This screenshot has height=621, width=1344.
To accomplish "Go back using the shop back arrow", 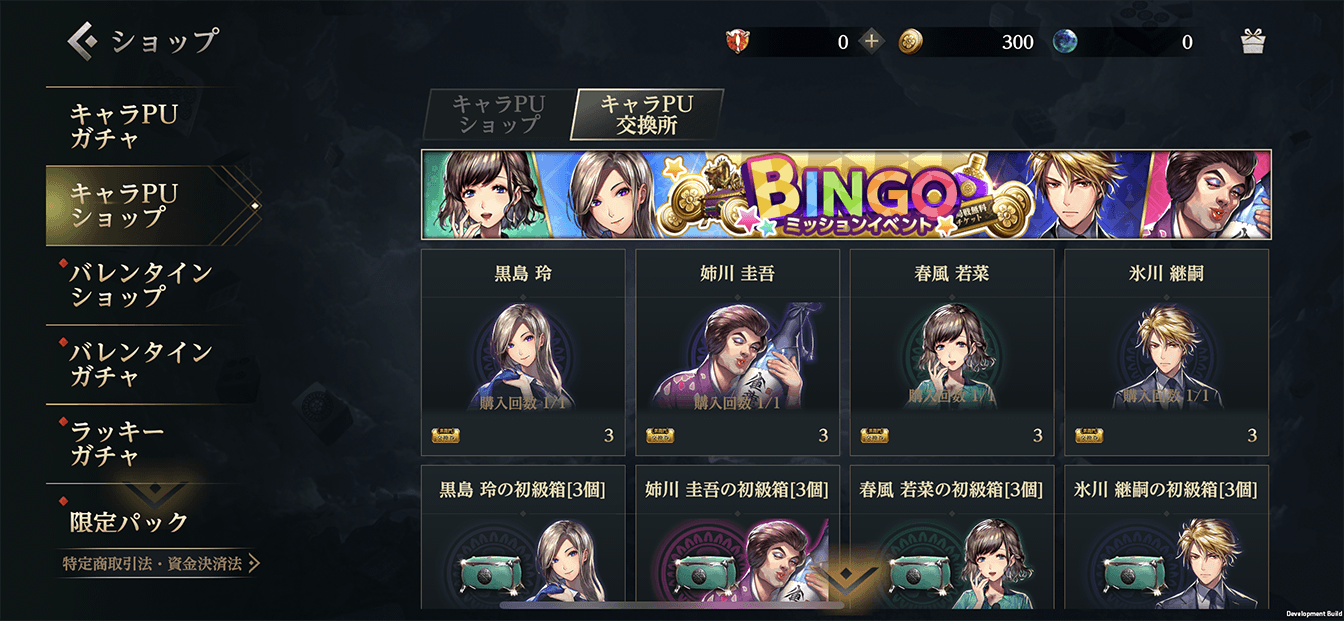I will pos(82,41).
